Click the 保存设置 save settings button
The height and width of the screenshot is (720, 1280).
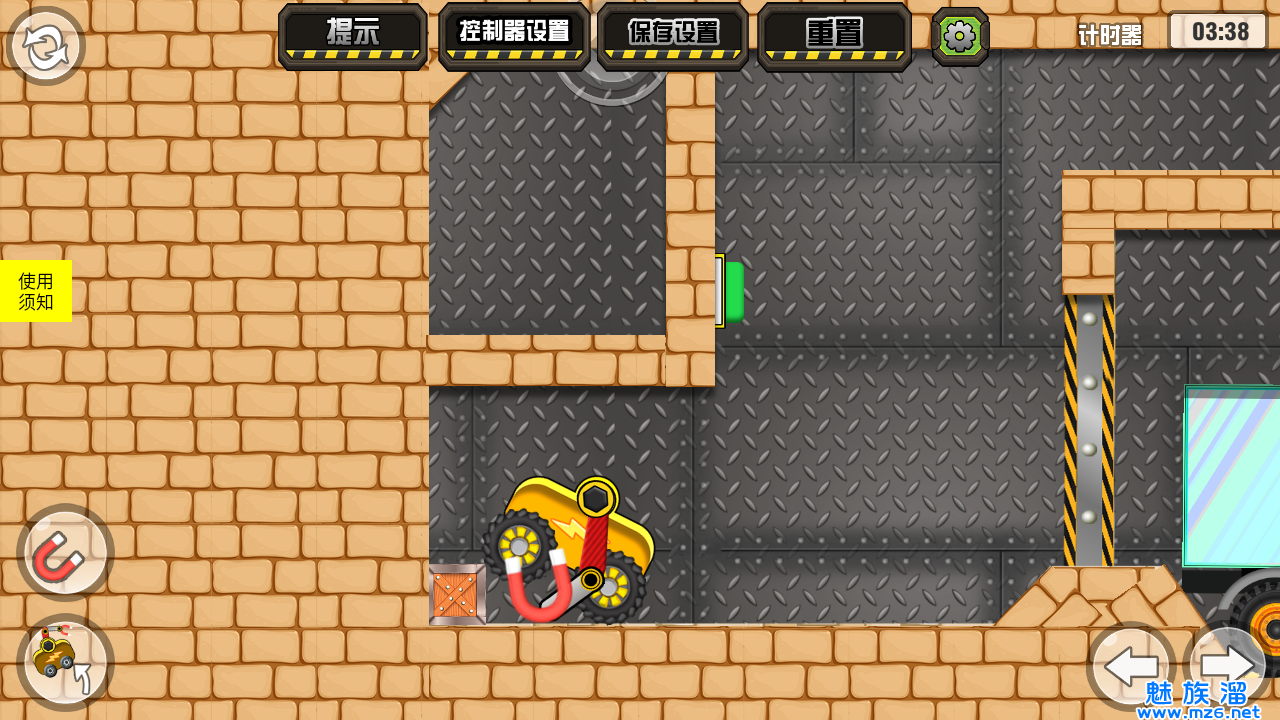click(673, 35)
